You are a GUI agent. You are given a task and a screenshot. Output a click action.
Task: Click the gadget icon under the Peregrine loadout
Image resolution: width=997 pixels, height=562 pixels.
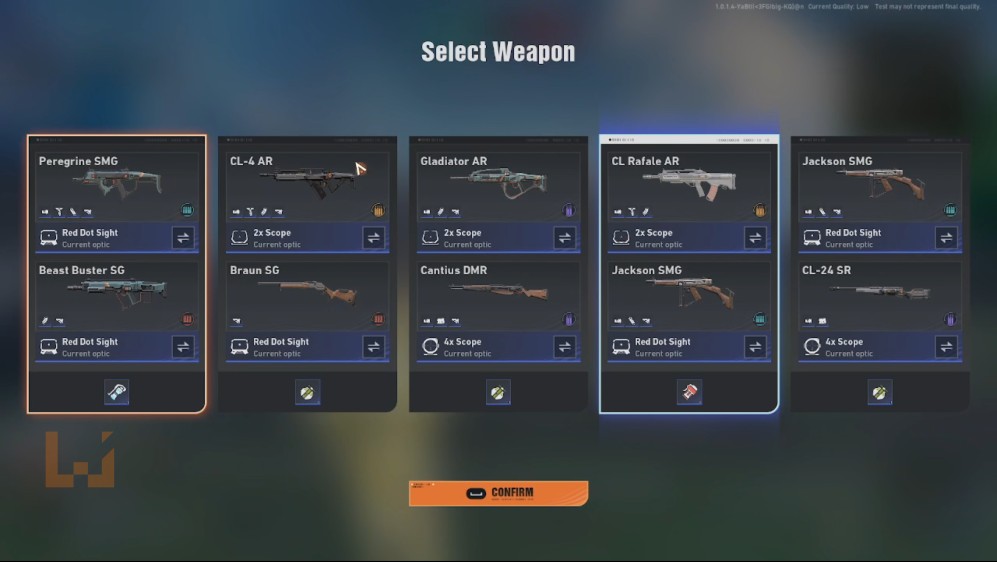pyautogui.click(x=116, y=392)
